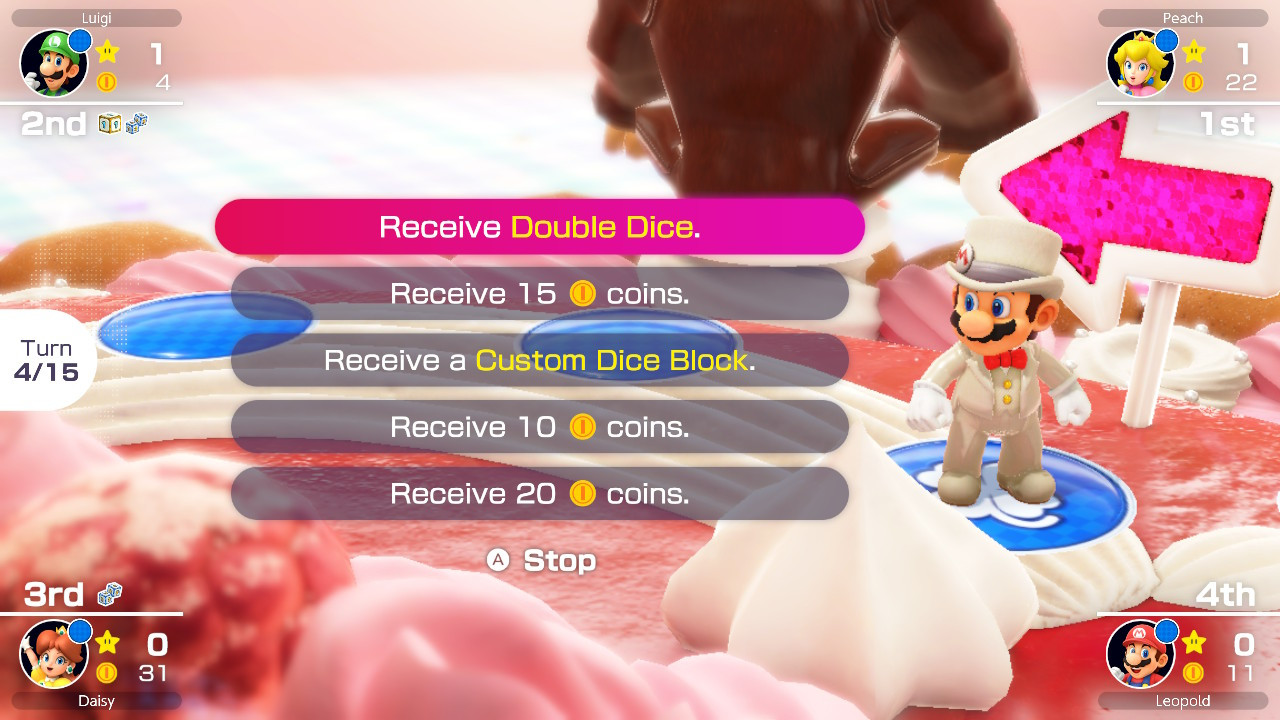Click the coin icon beside Peach's total
Viewport: 1280px width, 720px height.
1193,83
